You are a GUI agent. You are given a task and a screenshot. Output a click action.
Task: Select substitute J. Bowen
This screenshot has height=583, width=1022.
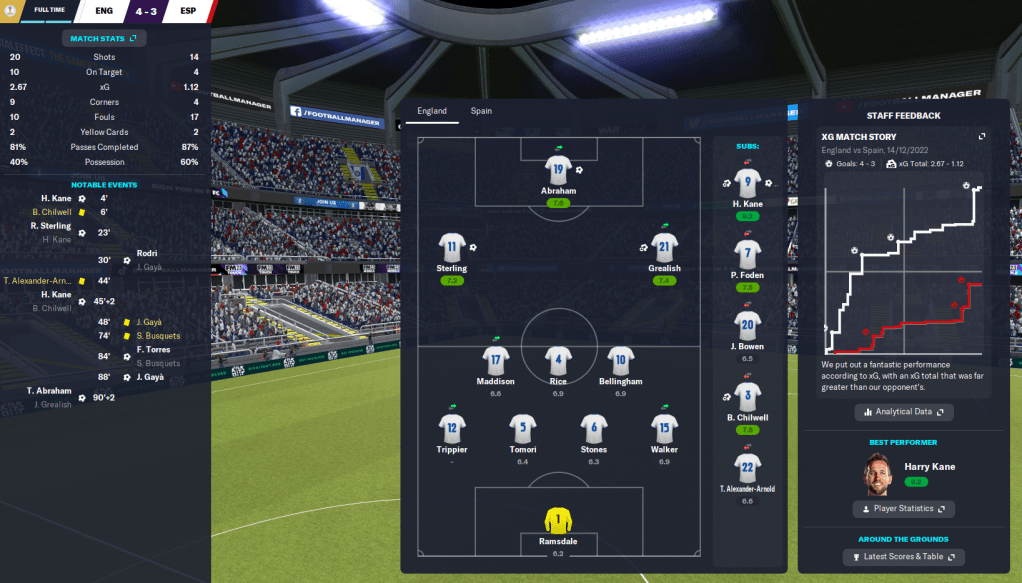coord(747,325)
